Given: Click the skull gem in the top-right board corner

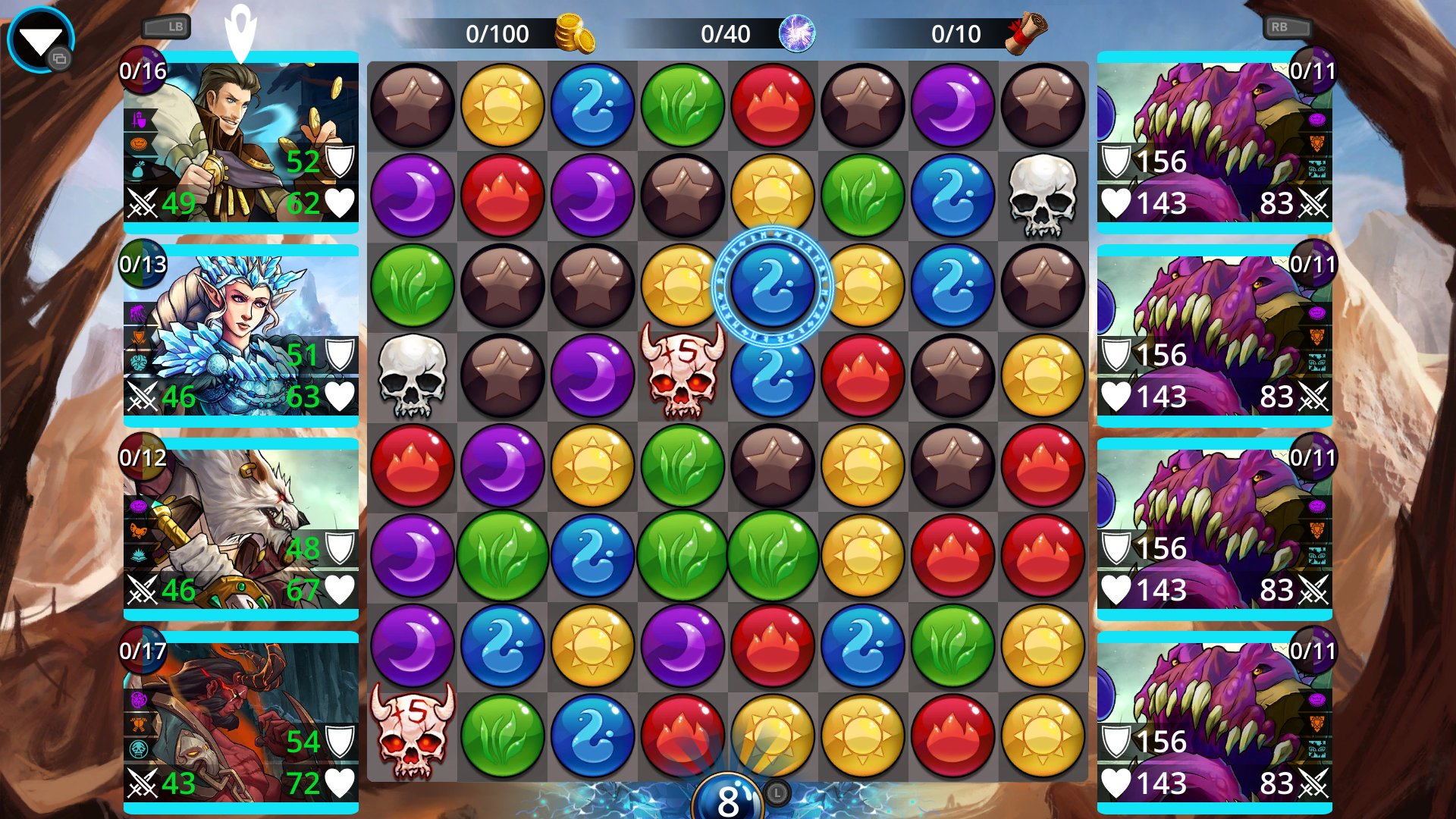Looking at the screenshot, I should (x=1043, y=195).
